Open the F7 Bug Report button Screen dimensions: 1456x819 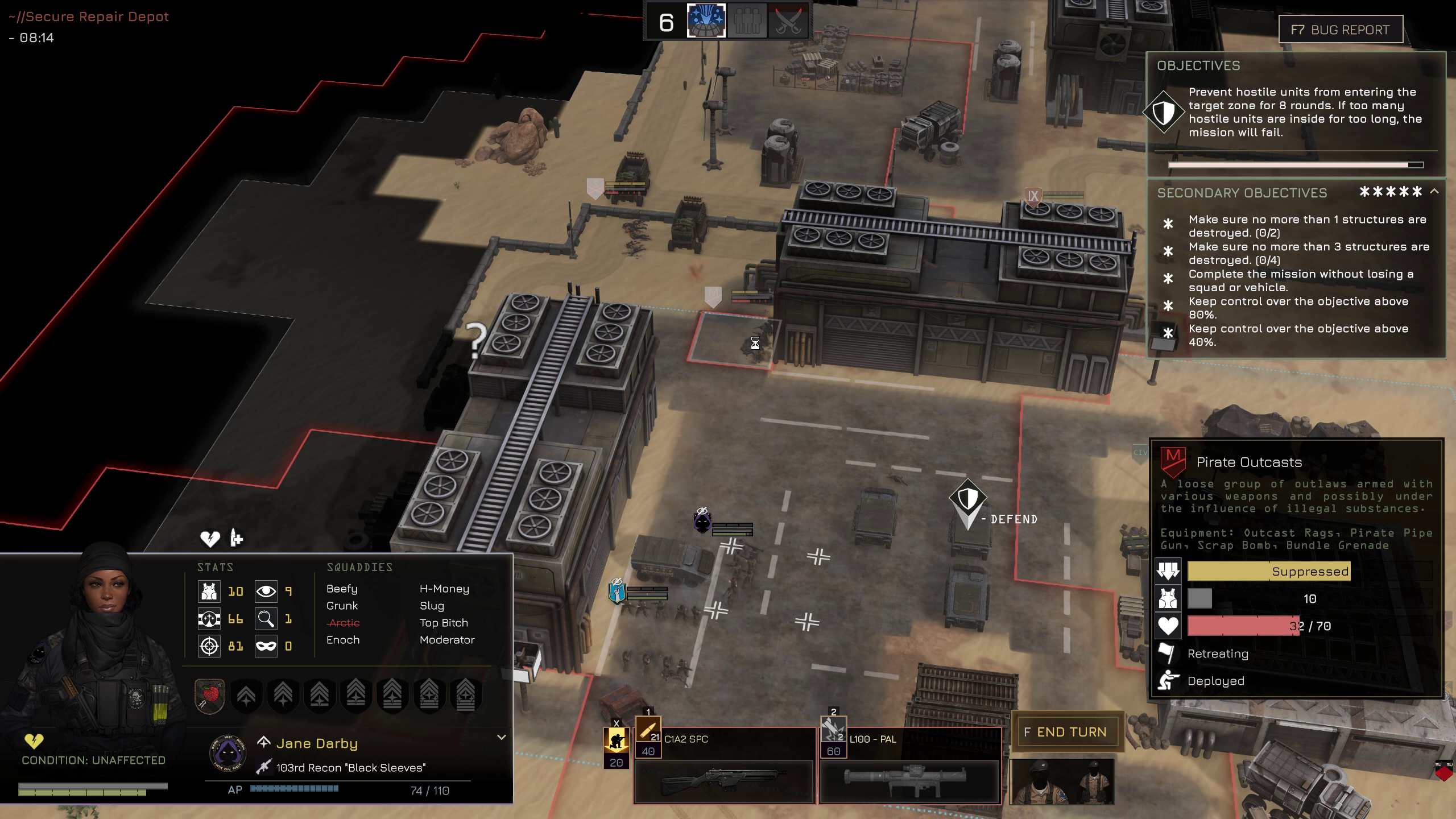(x=1340, y=30)
